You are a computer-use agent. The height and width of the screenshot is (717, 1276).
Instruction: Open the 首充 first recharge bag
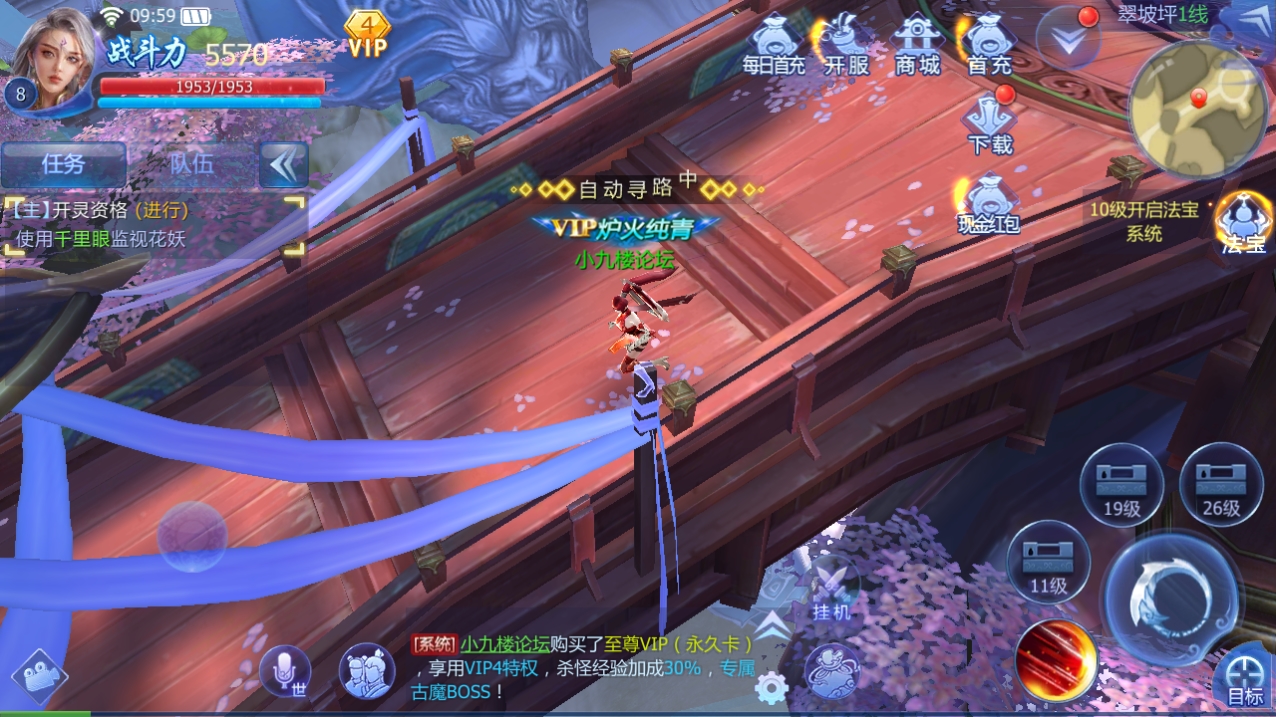tap(989, 47)
